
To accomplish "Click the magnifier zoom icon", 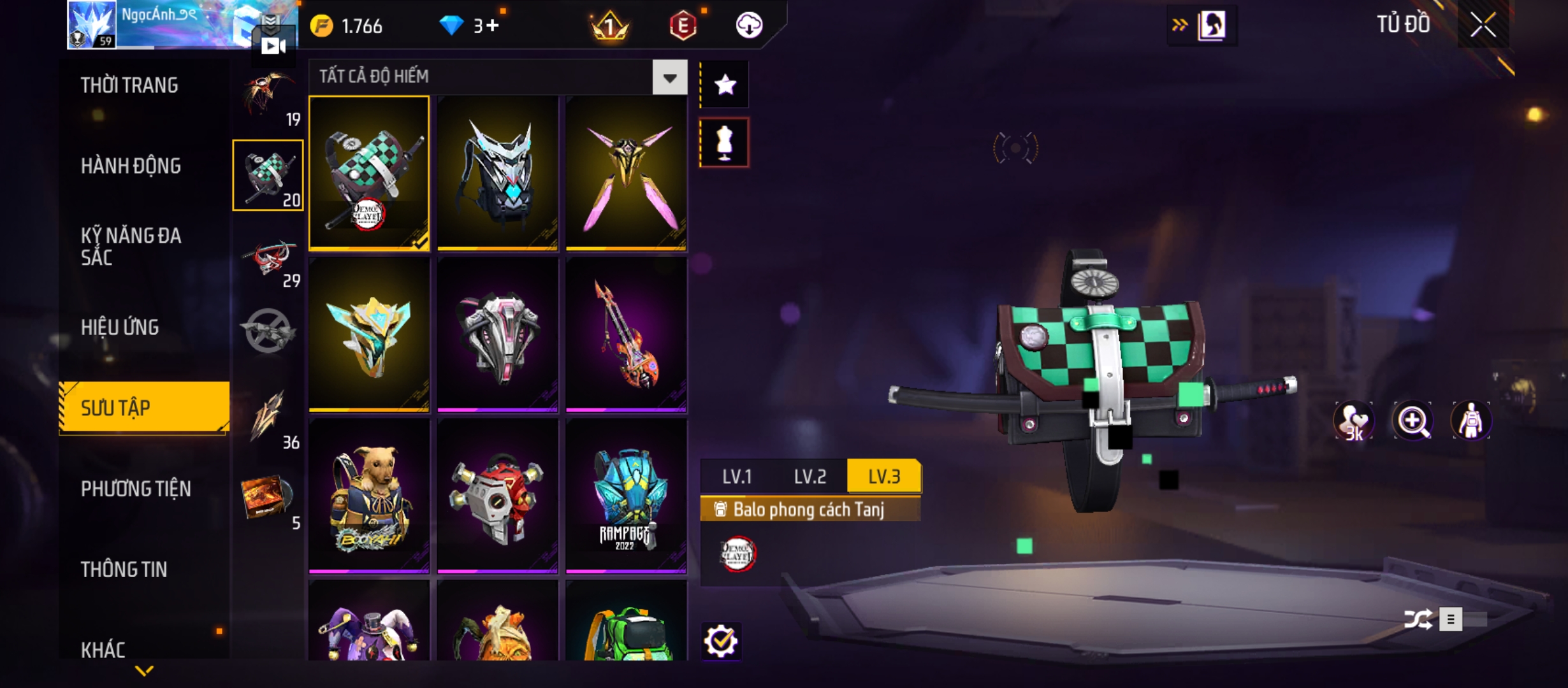I will point(1412,420).
